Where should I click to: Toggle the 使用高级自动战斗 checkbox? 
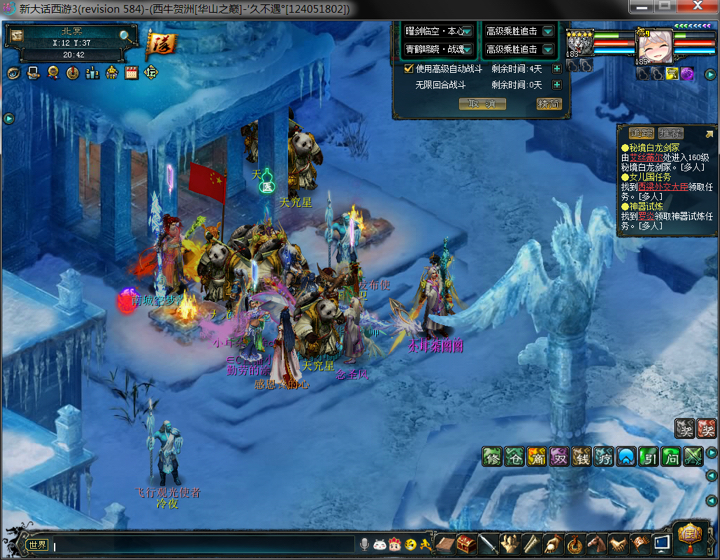tap(409, 69)
